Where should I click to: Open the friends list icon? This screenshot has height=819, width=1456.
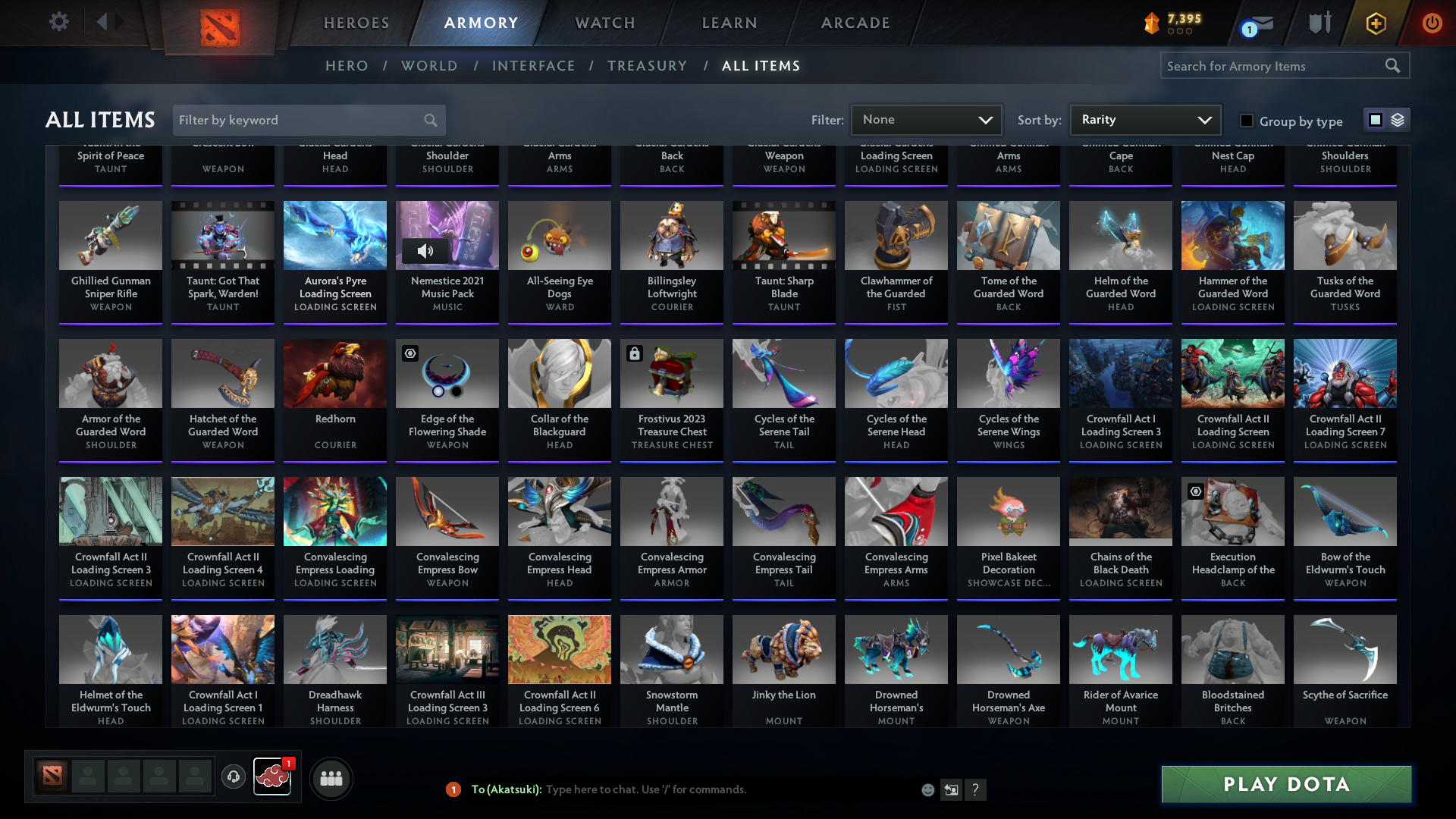(x=330, y=777)
